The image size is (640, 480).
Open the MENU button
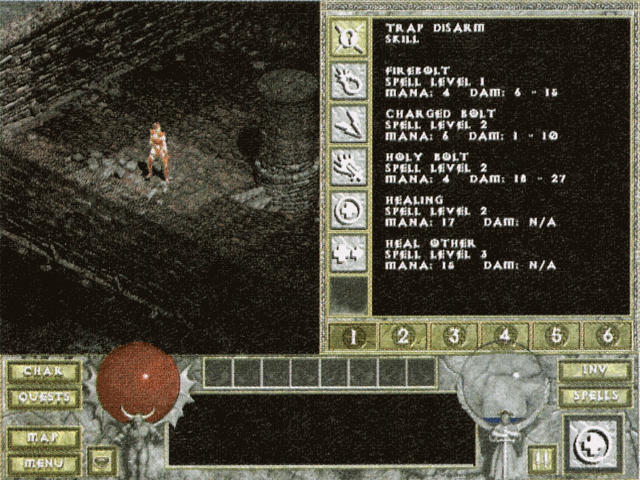(44, 463)
